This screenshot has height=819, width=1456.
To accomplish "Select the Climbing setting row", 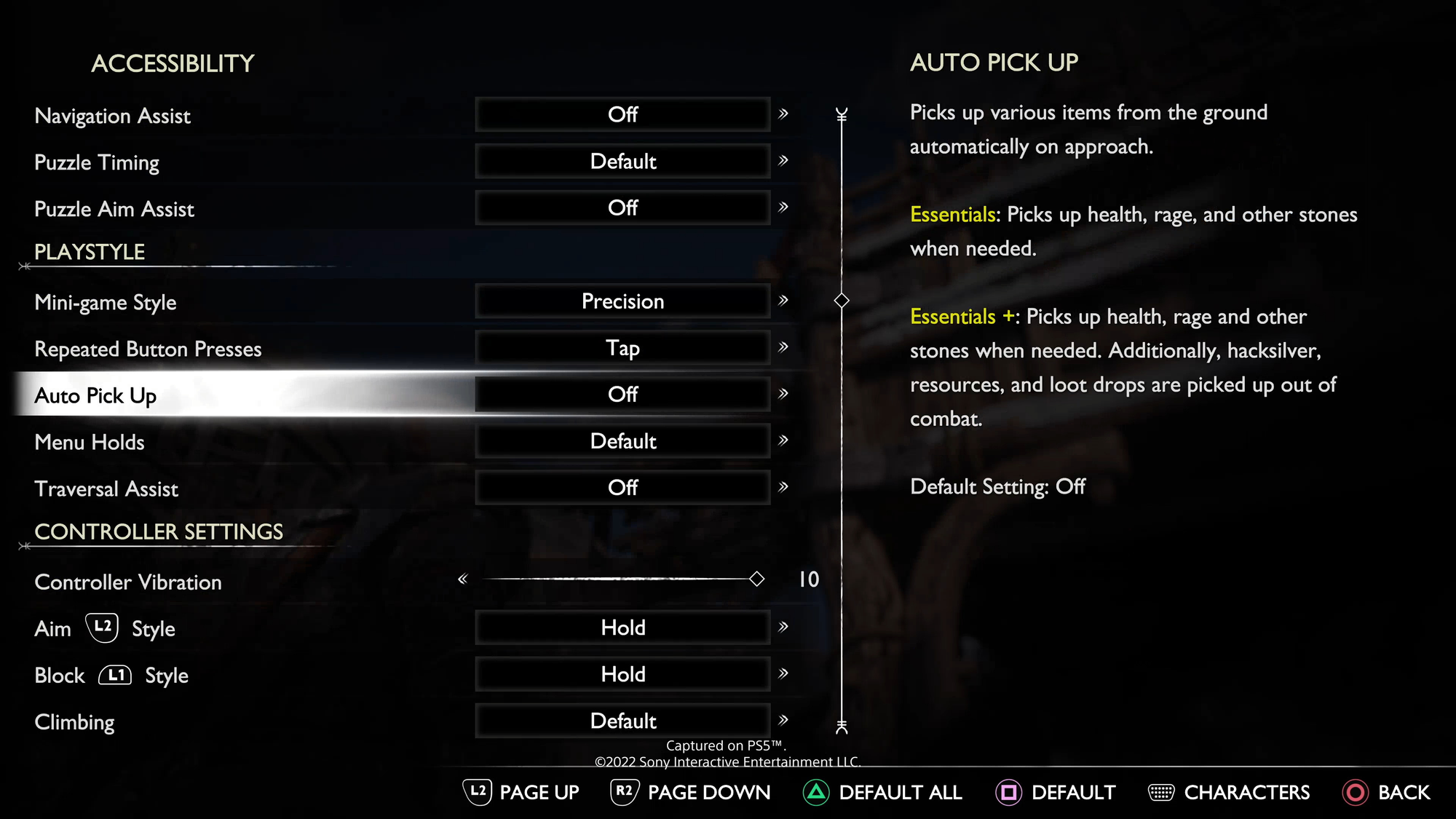I will 75,722.
